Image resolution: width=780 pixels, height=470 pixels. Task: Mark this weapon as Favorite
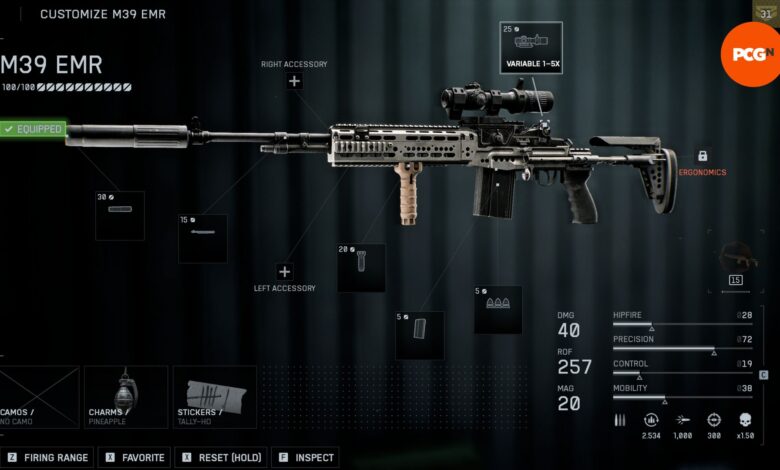(x=135, y=457)
